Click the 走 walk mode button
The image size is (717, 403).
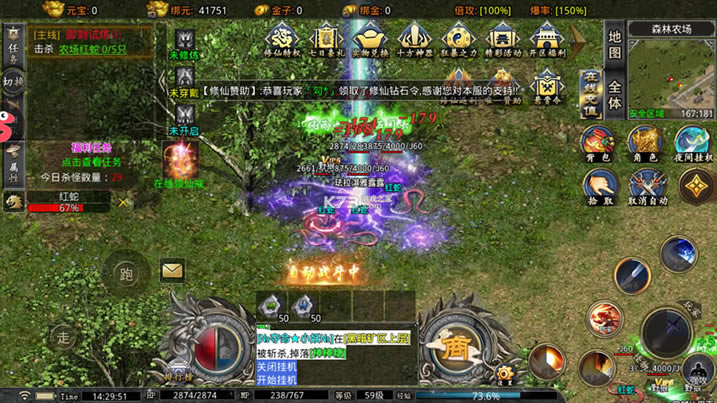(x=64, y=337)
